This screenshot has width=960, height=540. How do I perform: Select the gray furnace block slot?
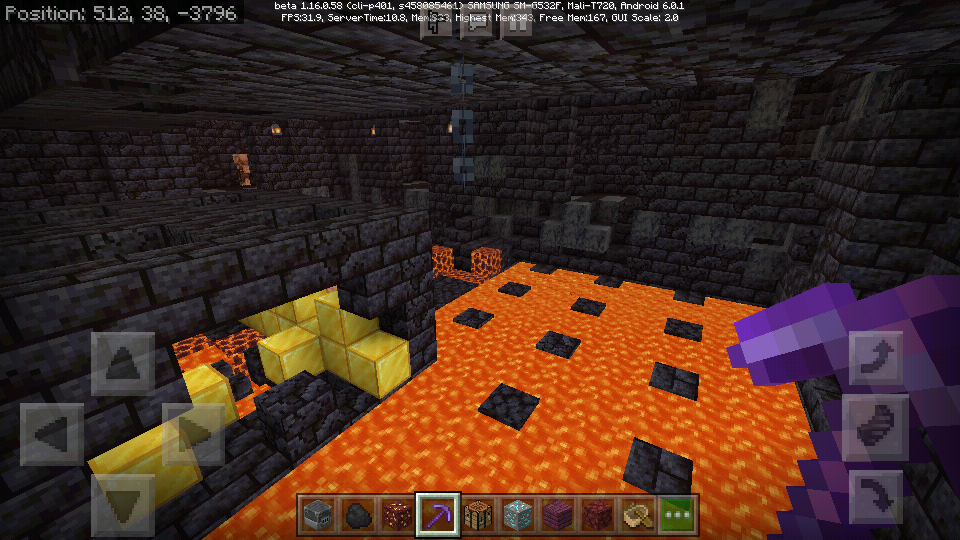click(318, 514)
